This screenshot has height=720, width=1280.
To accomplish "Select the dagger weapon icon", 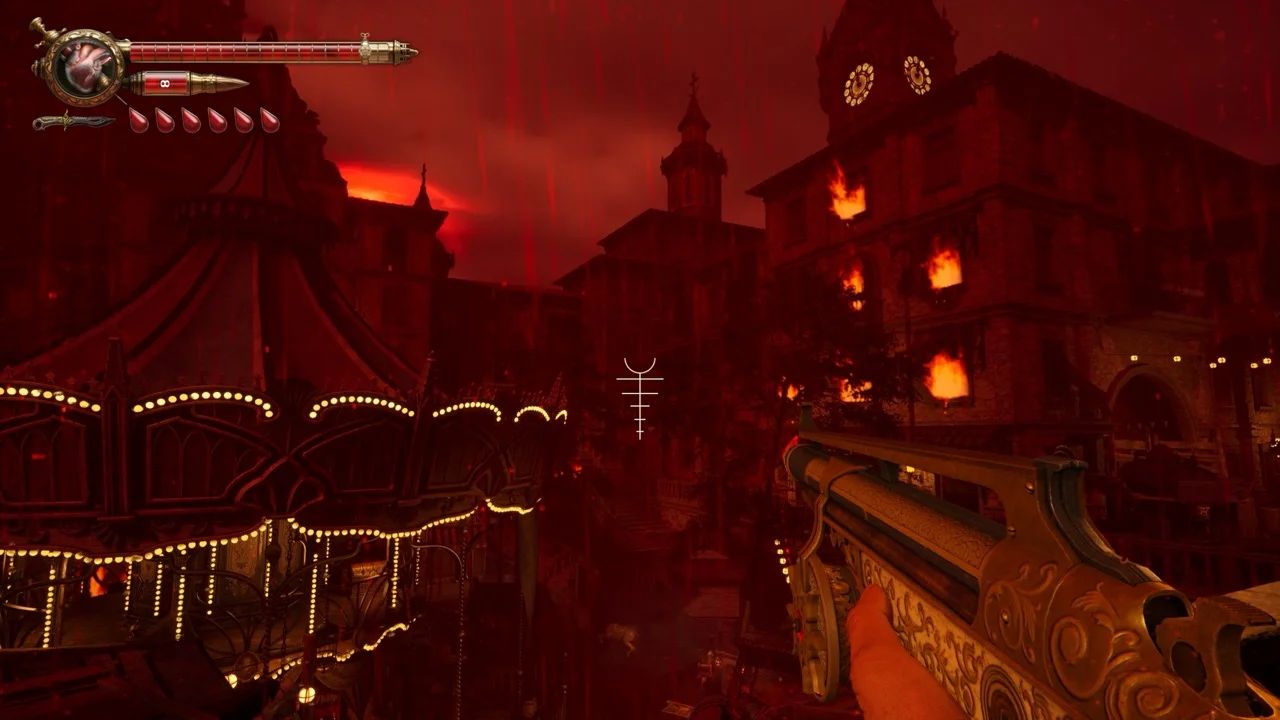I will pos(72,122).
